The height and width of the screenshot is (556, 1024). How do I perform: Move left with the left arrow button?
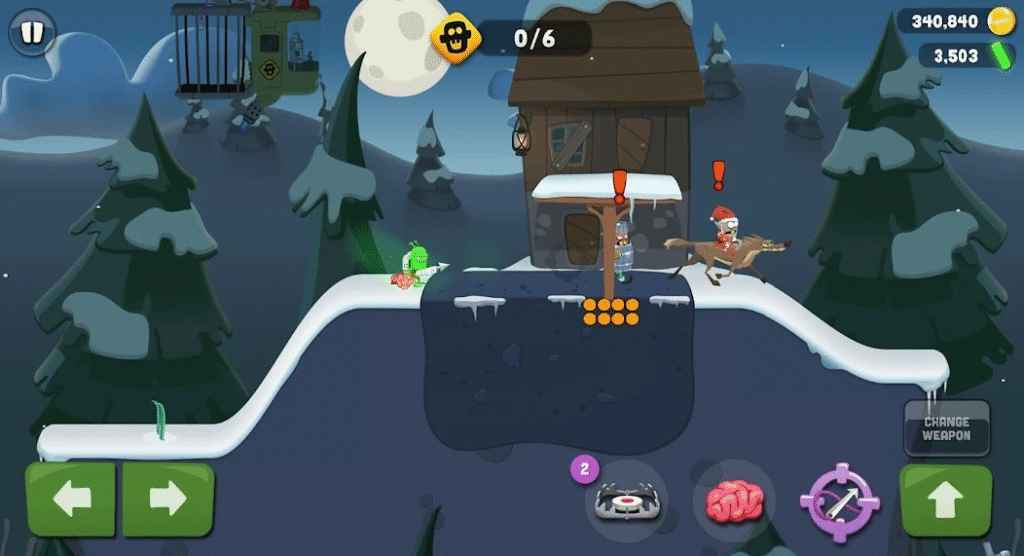(72, 499)
